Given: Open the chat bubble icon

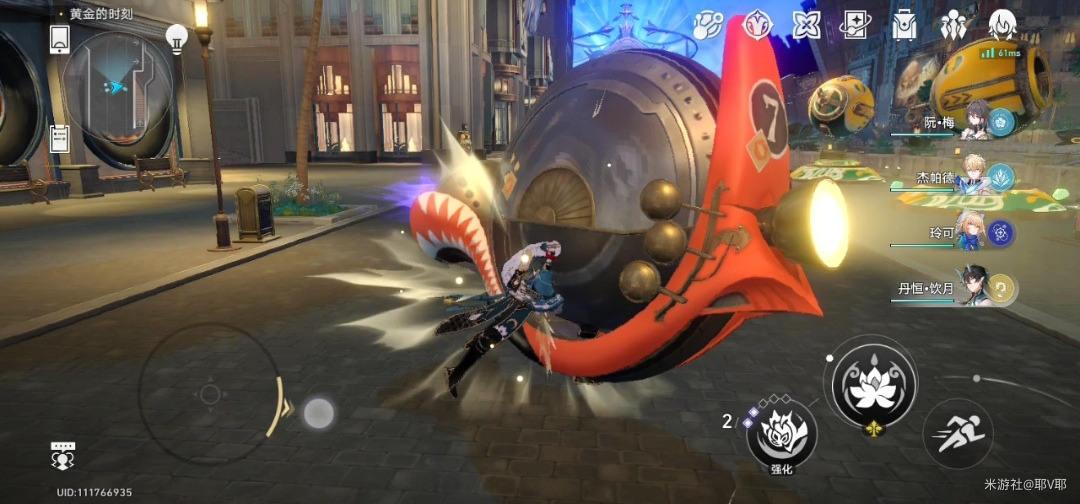Looking at the screenshot, I should [x=64, y=455].
